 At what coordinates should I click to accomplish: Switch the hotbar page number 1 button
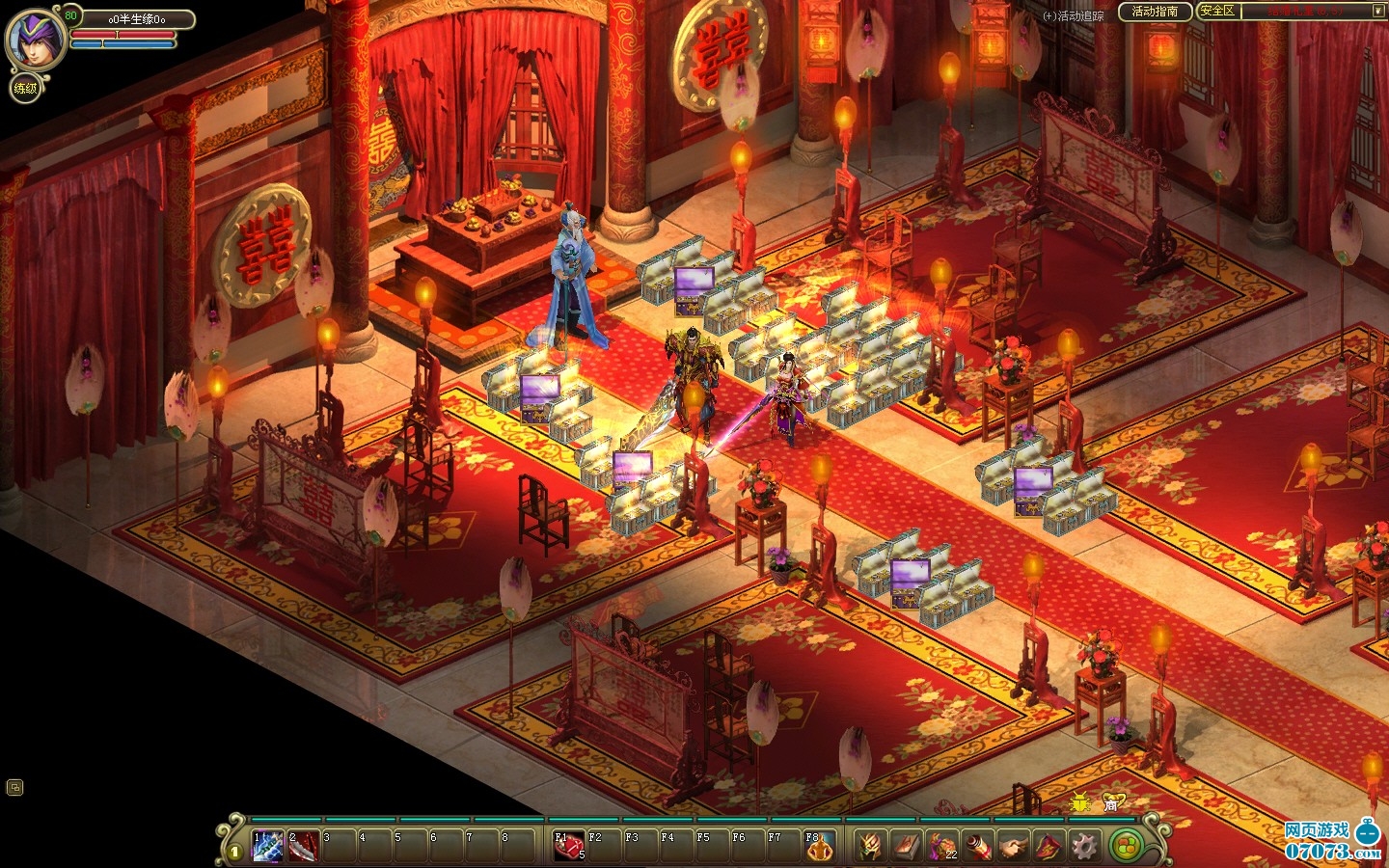click(x=234, y=852)
